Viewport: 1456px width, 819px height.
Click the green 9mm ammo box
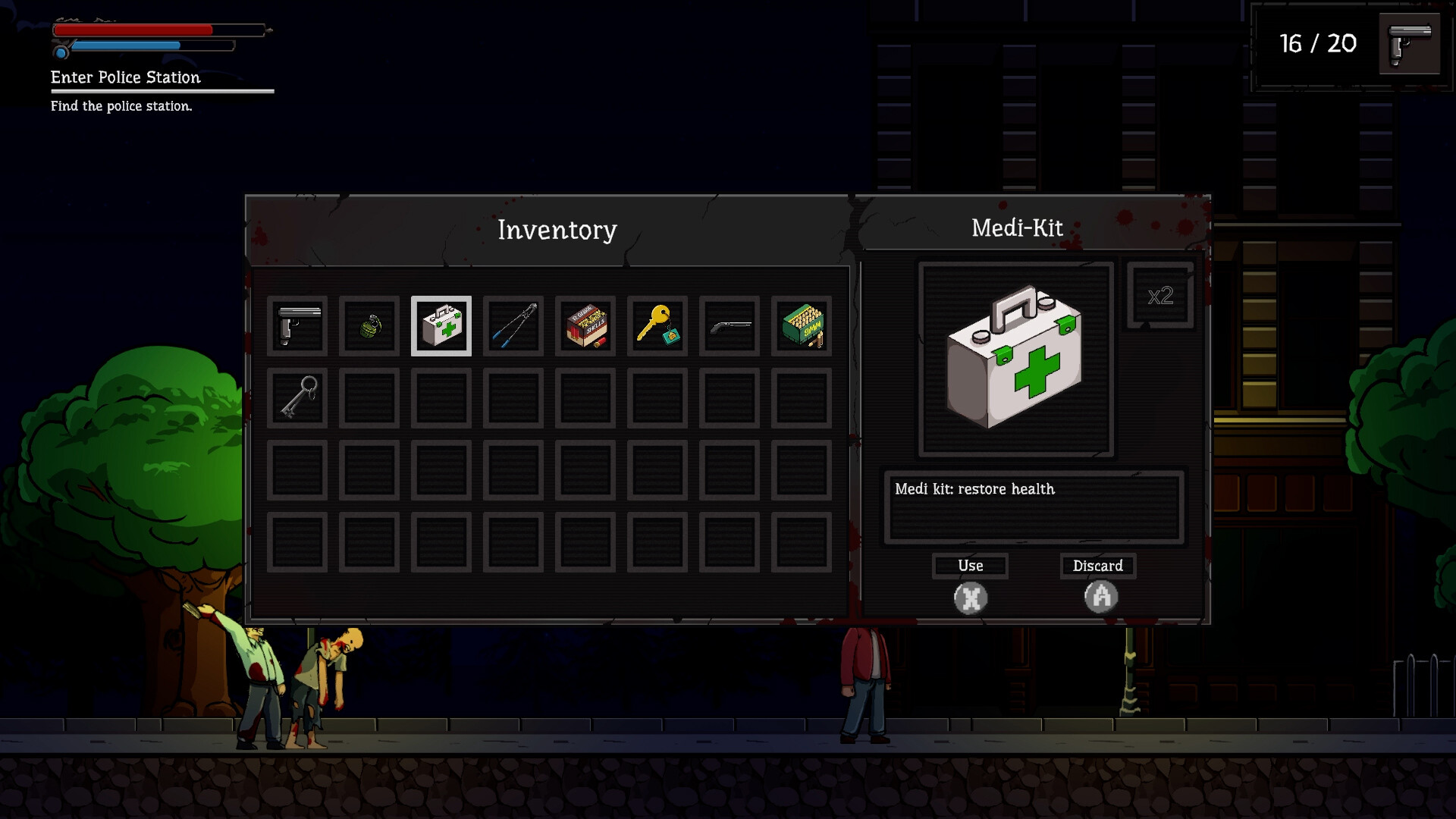tap(802, 326)
